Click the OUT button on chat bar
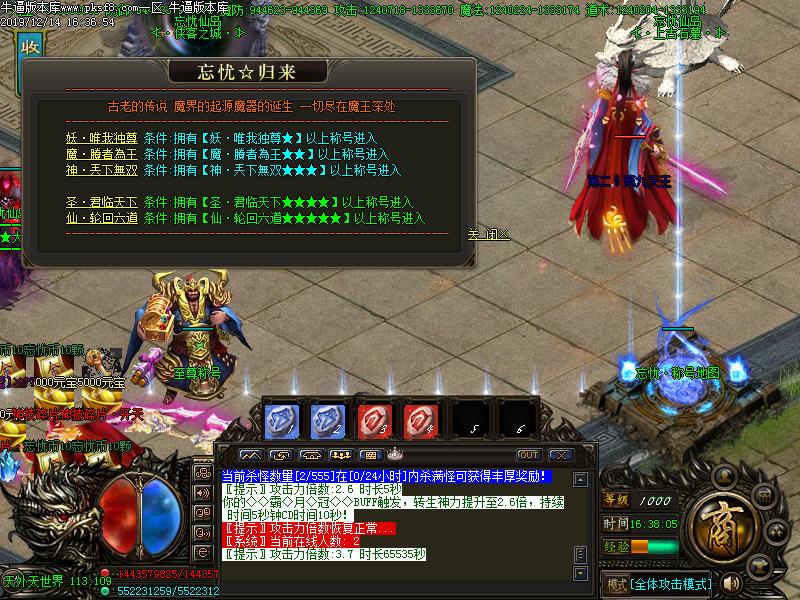This screenshot has height=600, width=800. pyautogui.click(x=528, y=455)
